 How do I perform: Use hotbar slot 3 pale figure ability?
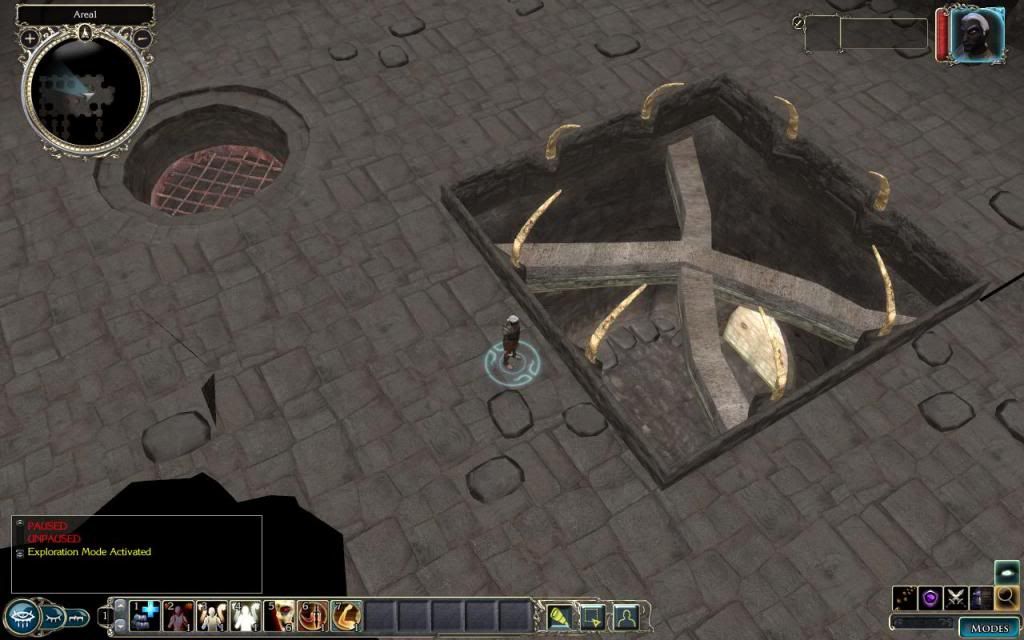[213, 615]
